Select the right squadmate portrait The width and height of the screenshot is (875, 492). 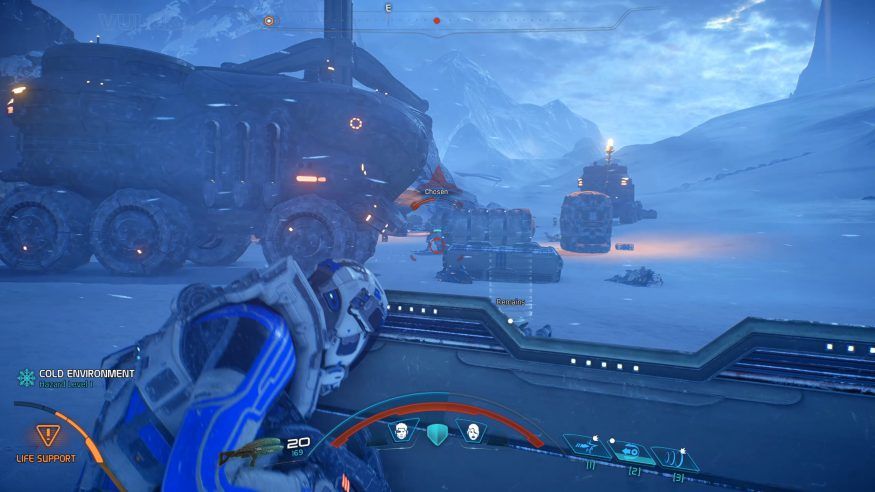tap(470, 431)
